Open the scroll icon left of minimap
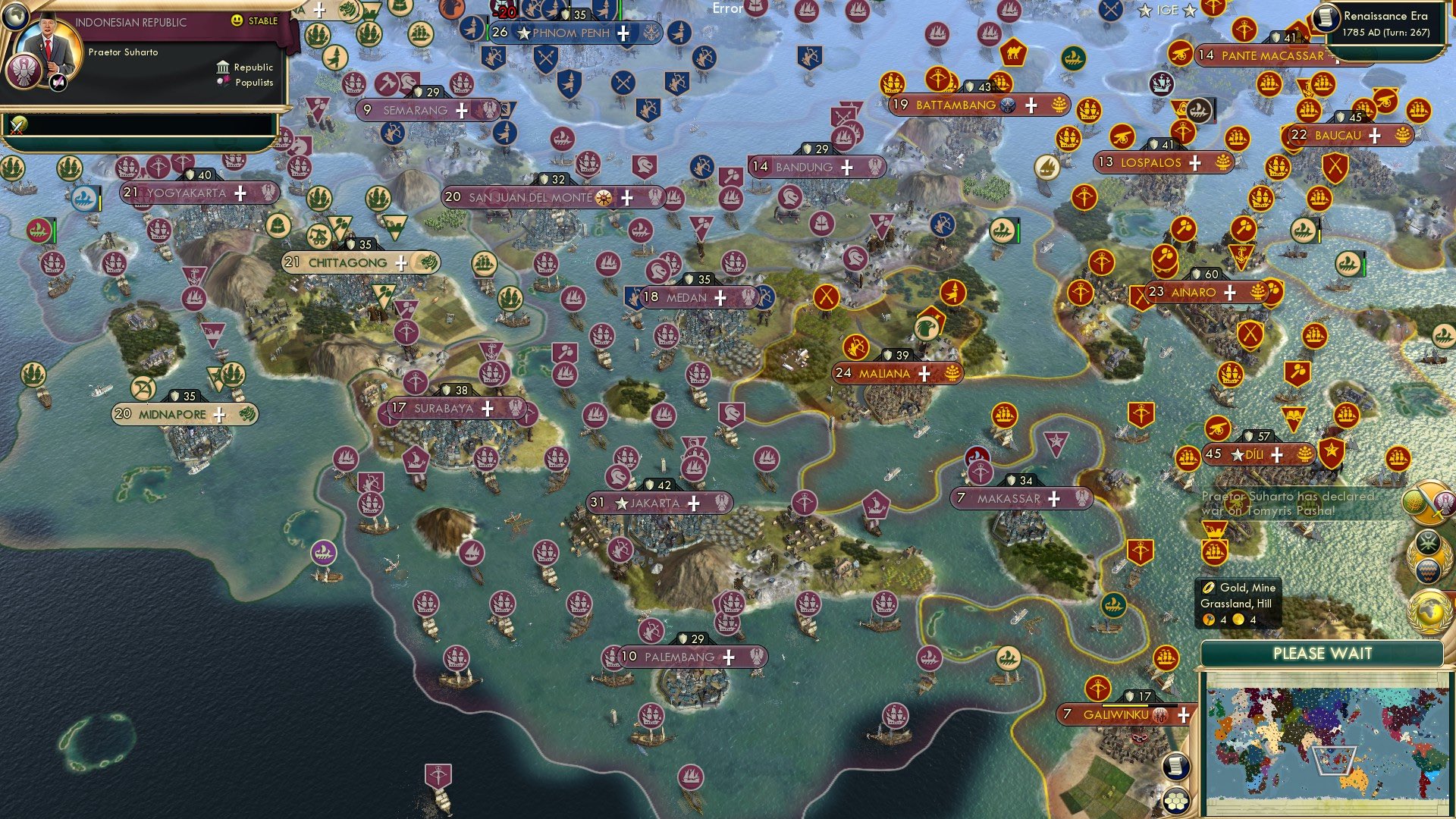This screenshot has width=1456, height=819. 1175,766
